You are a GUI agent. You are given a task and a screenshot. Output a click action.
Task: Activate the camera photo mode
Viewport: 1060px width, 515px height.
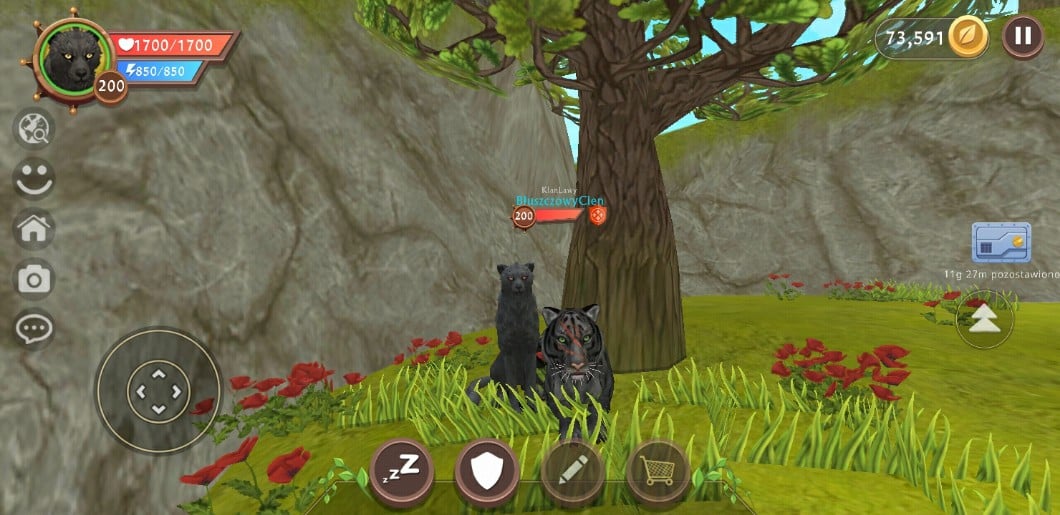pos(34,280)
